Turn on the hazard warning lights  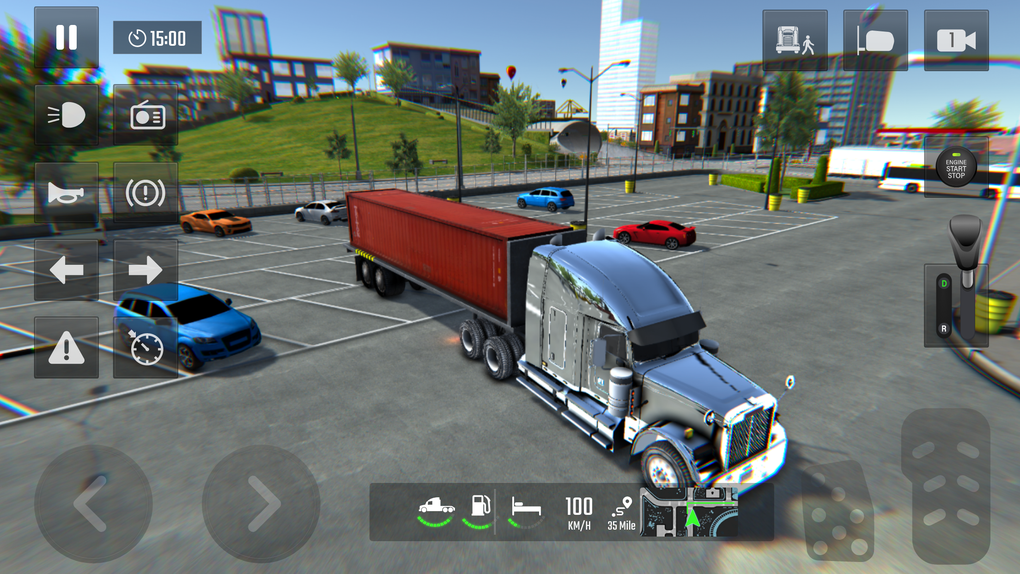[66, 348]
